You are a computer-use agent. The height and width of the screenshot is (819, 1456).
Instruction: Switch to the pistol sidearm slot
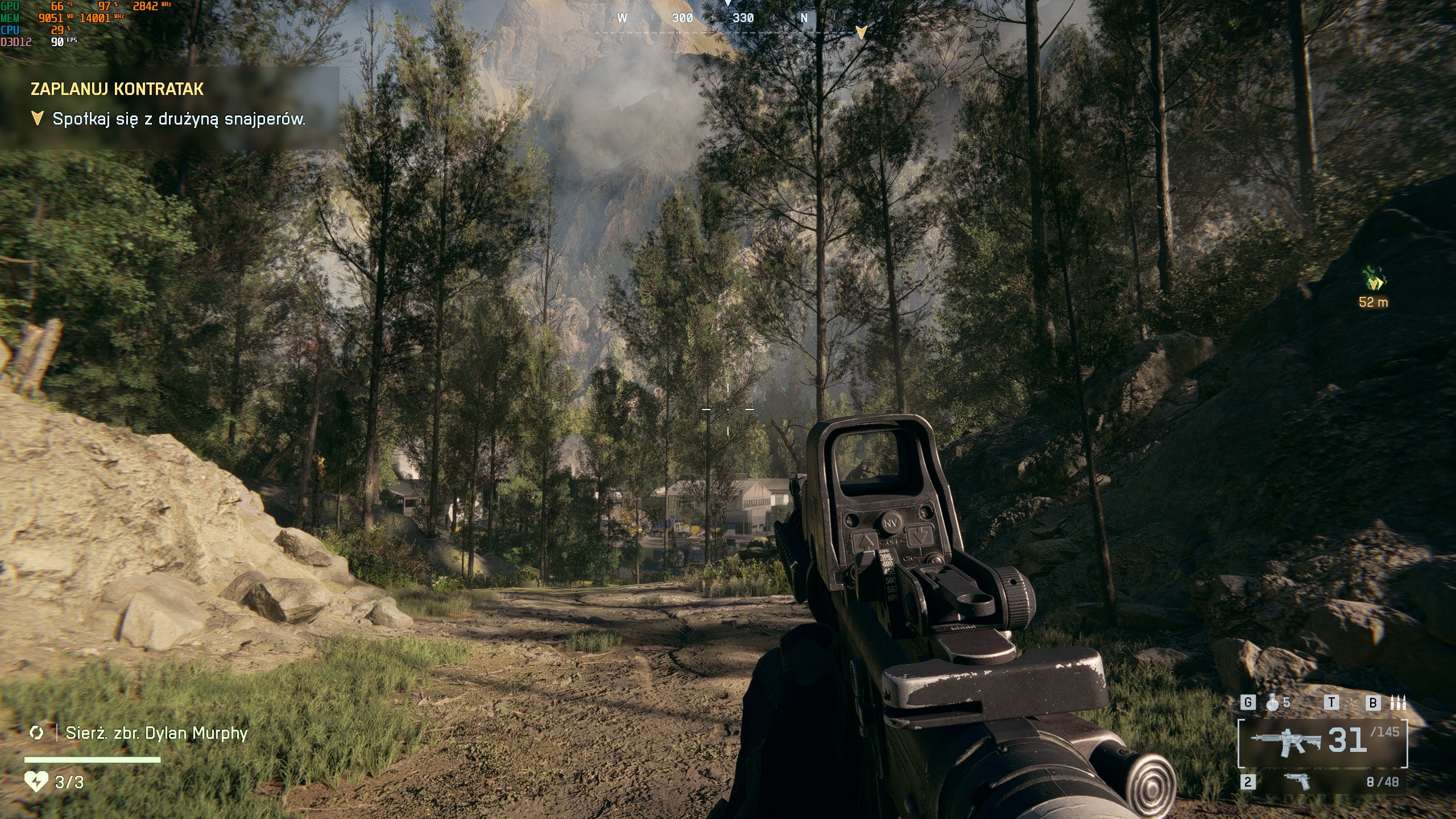click(1297, 781)
